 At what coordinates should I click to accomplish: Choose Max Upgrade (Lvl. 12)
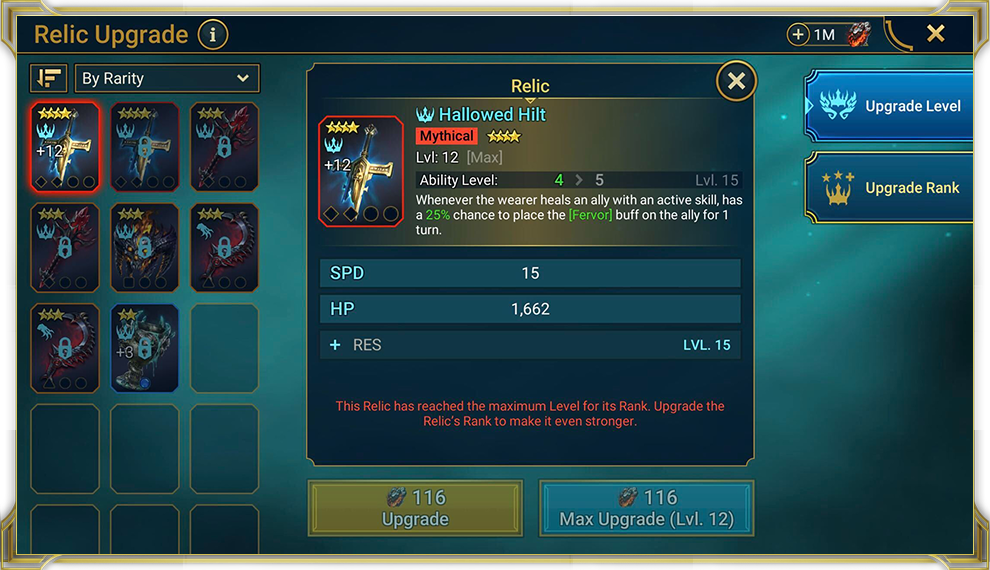[x=646, y=508]
